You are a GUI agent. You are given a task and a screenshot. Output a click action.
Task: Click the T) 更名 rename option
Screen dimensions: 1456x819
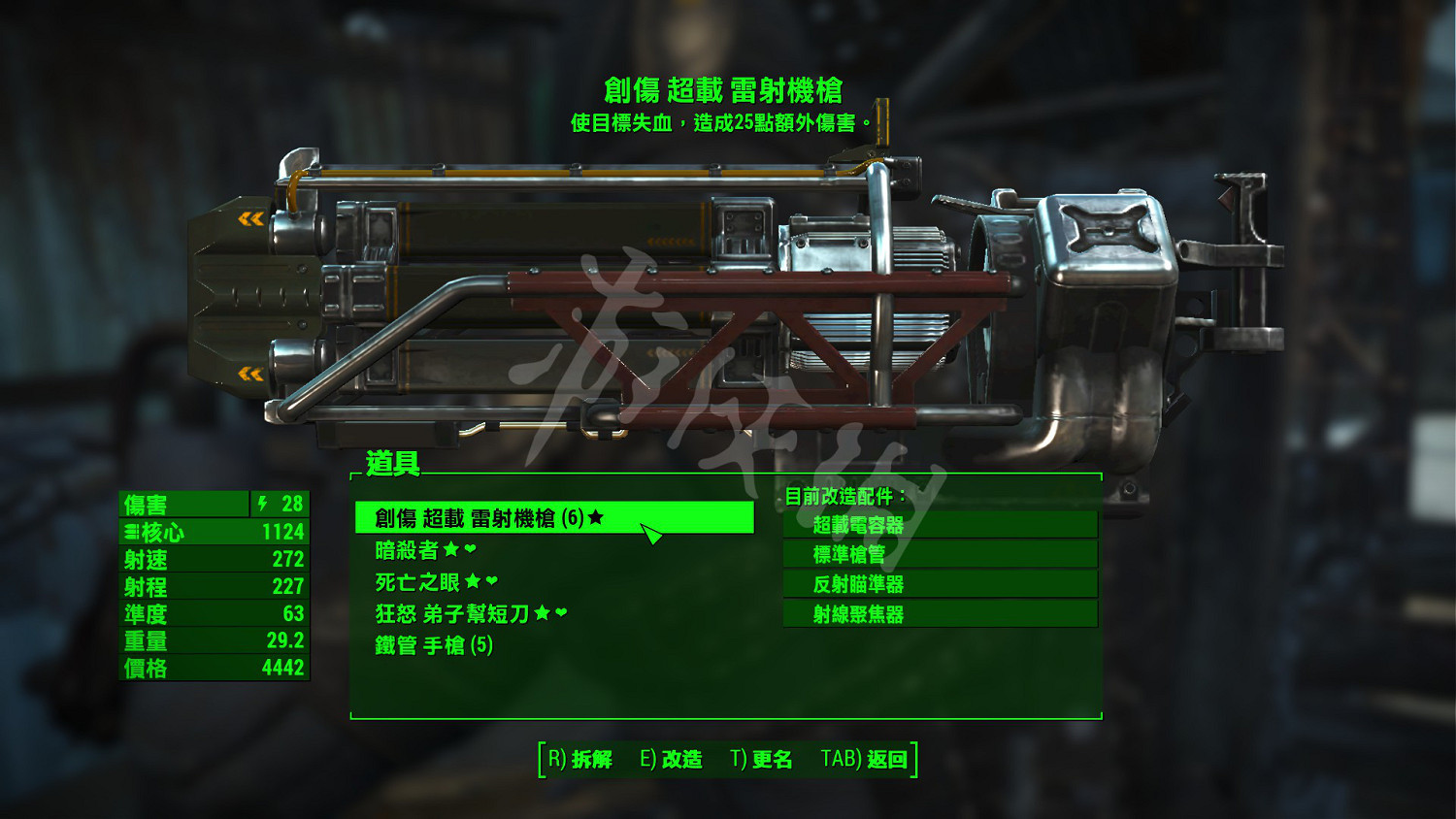(762, 760)
